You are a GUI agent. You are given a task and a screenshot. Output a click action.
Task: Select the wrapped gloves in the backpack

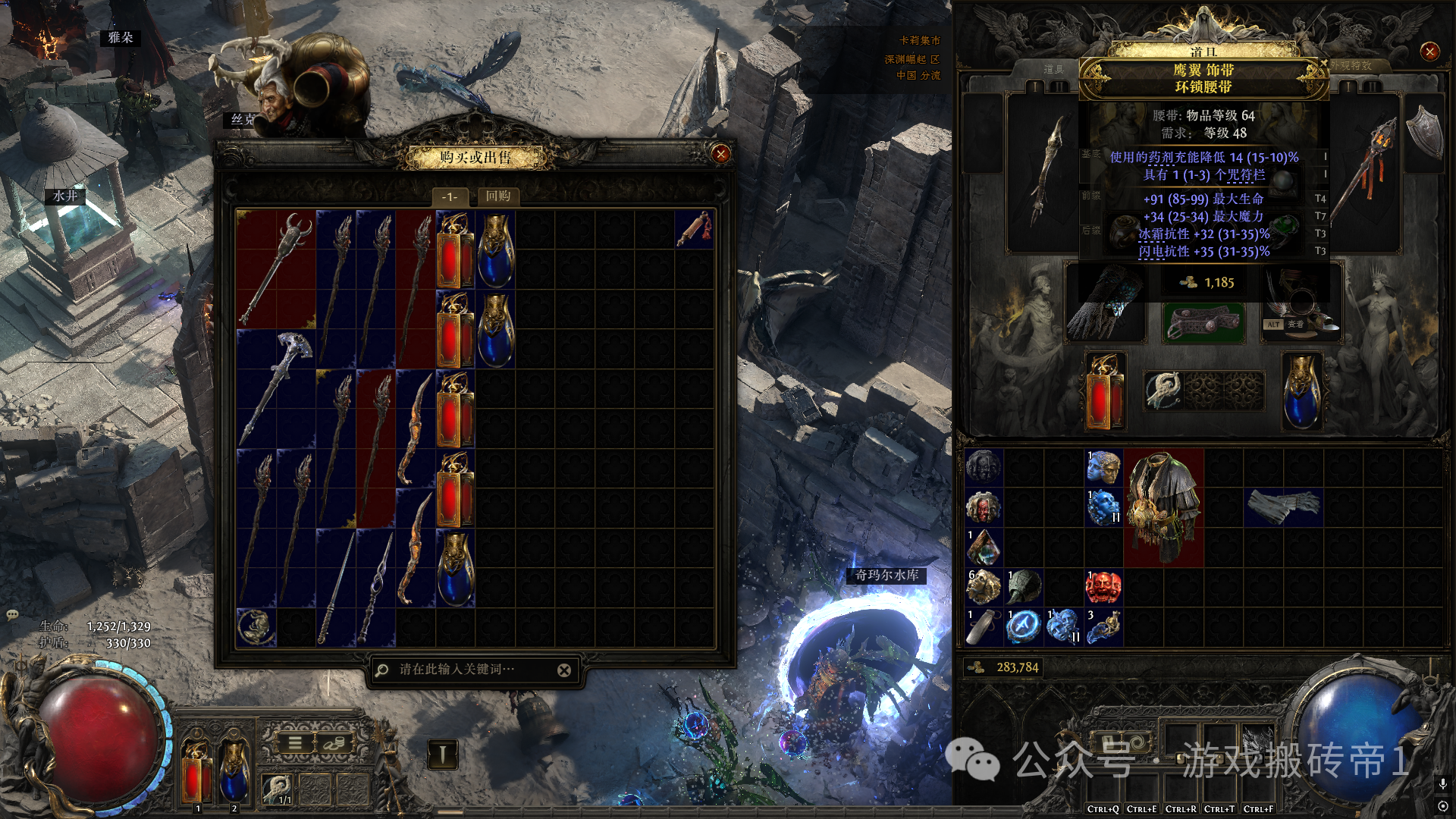coord(1283,507)
